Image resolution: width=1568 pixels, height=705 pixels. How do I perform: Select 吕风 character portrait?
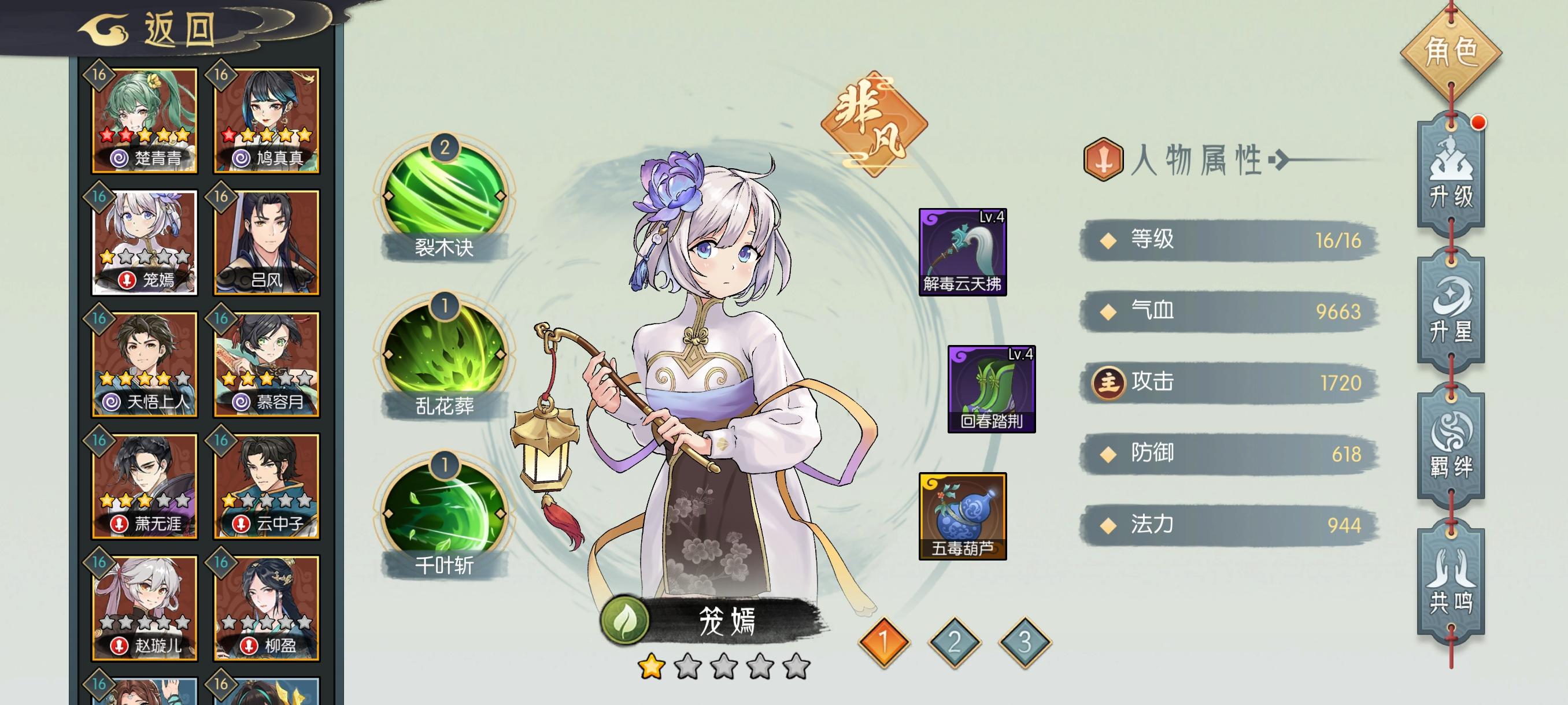[268, 243]
